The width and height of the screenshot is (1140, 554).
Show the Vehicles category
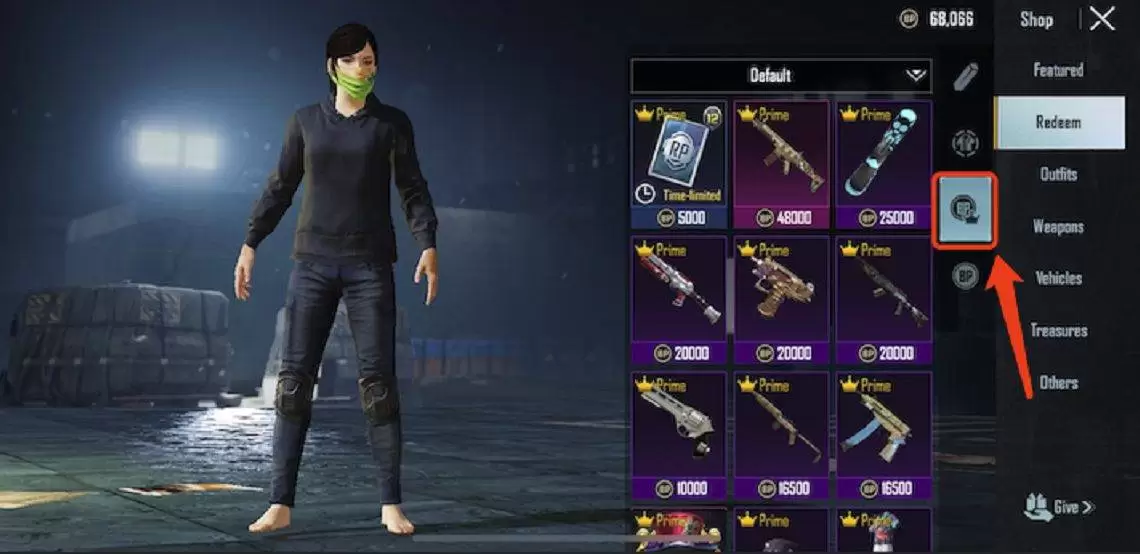(x=1058, y=278)
